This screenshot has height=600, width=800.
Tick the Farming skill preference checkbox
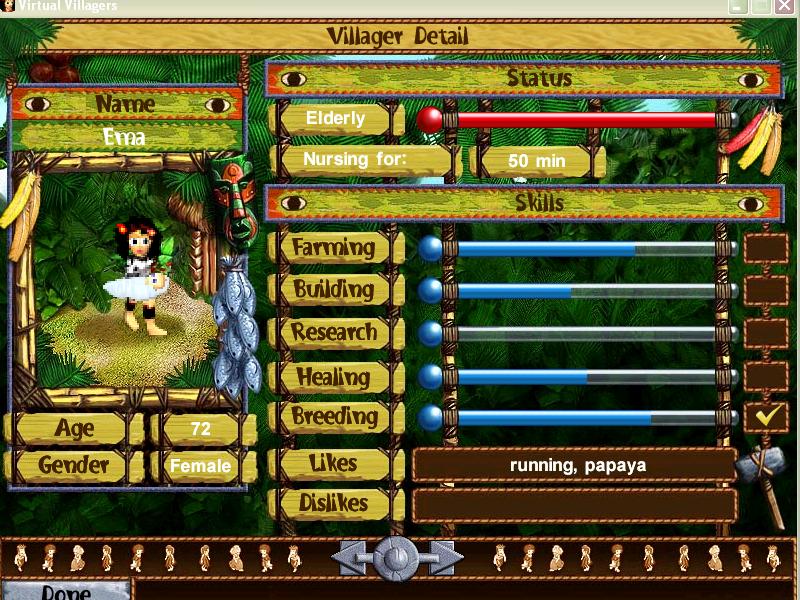click(765, 248)
